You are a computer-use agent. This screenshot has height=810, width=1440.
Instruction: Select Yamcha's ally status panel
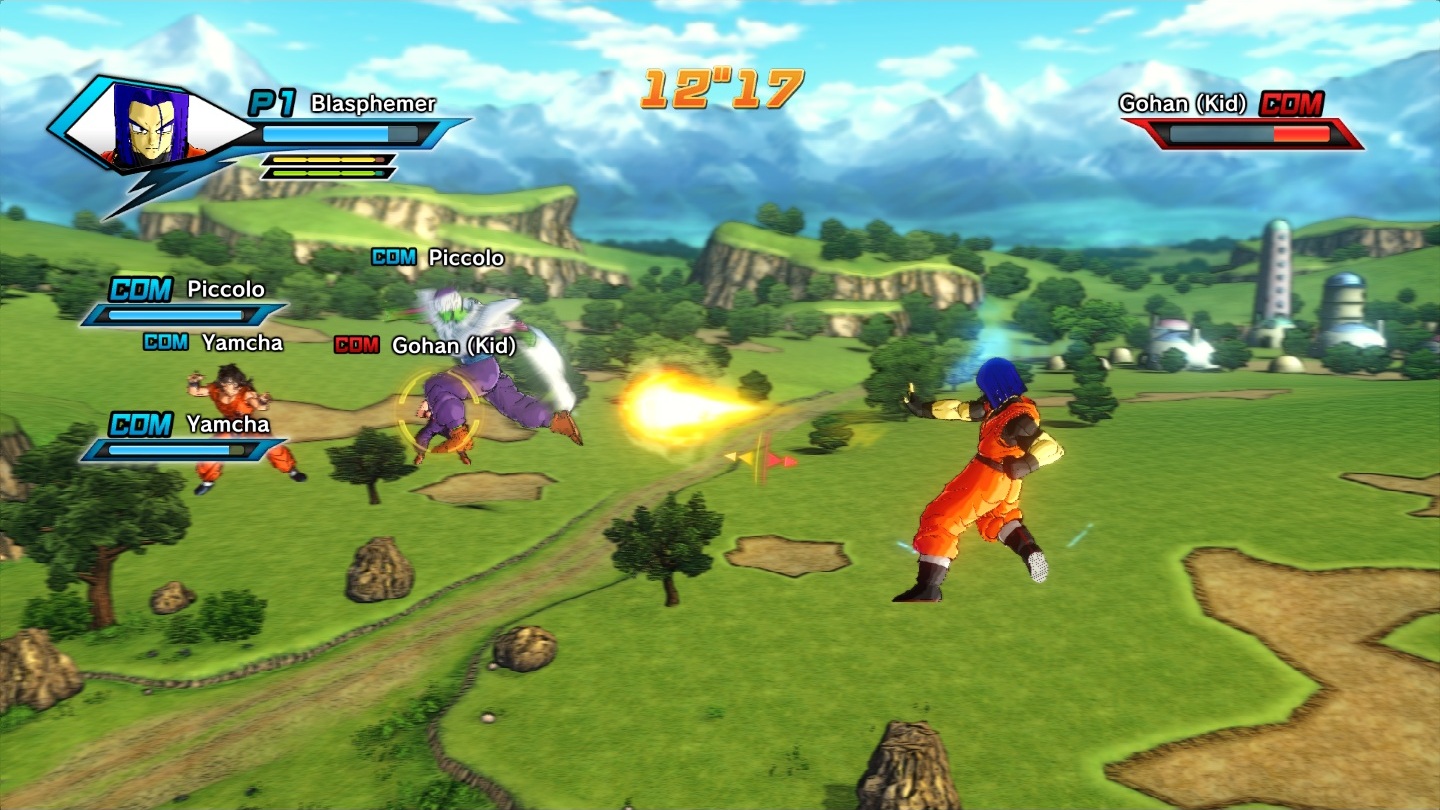[185, 437]
